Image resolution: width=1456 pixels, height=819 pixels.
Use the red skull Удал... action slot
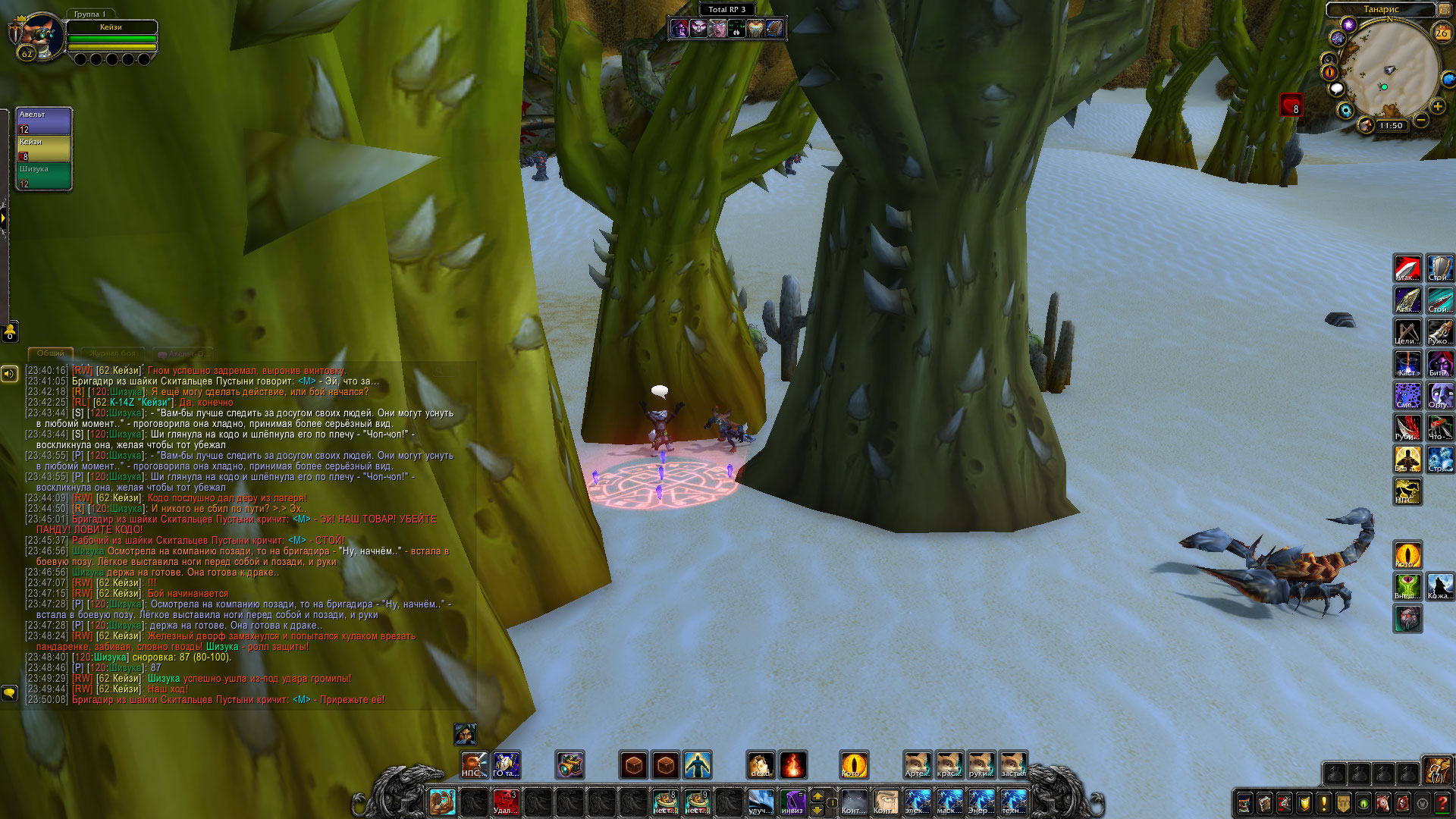[505, 802]
